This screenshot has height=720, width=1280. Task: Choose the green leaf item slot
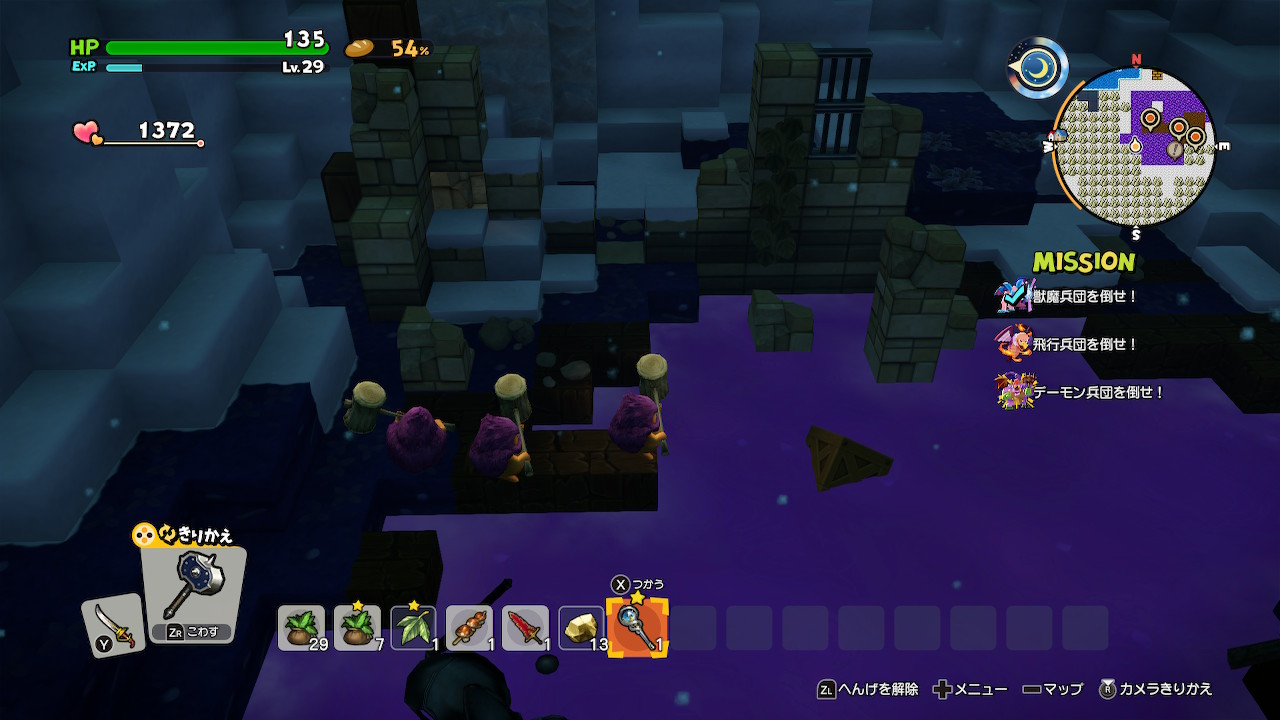tap(413, 628)
